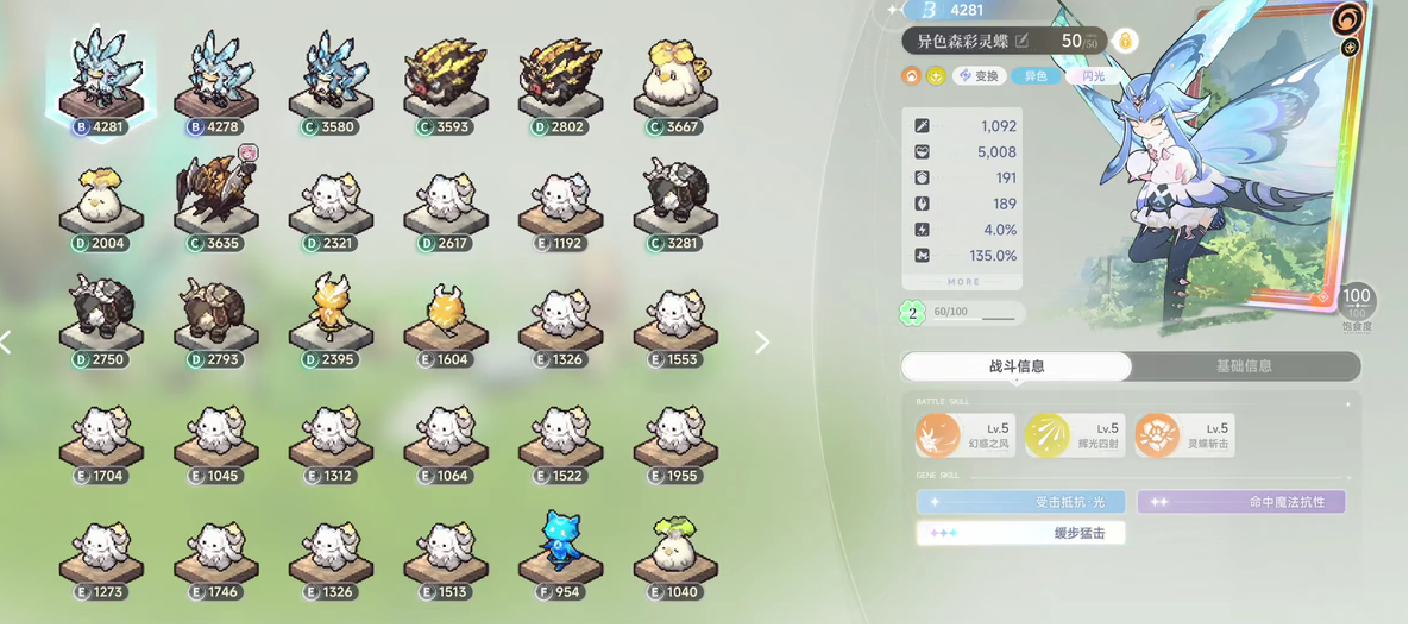Expand stats with the MORE button
This screenshot has height=624, width=1408.
coord(963,282)
